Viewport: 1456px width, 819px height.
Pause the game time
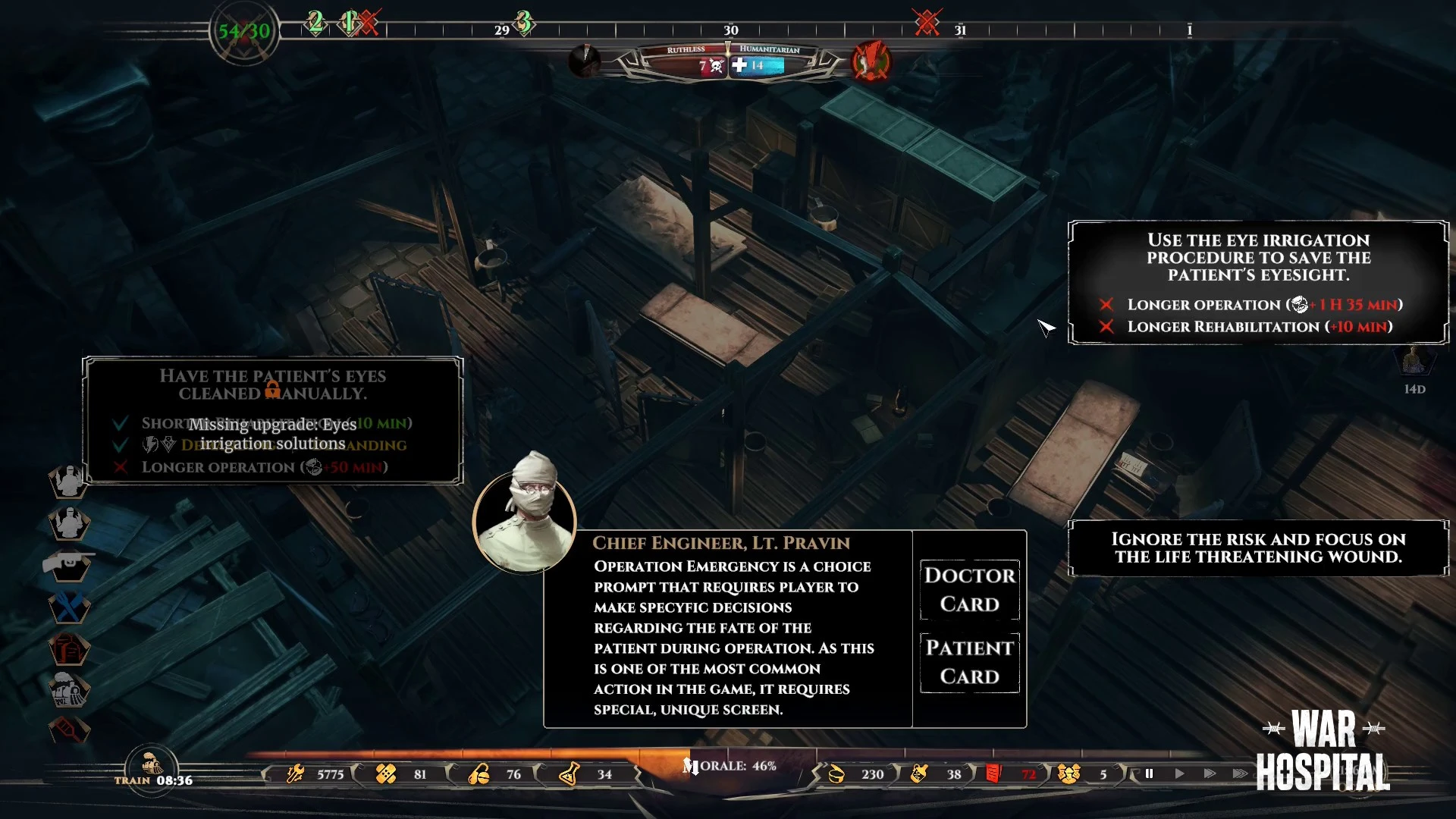click(x=1149, y=774)
